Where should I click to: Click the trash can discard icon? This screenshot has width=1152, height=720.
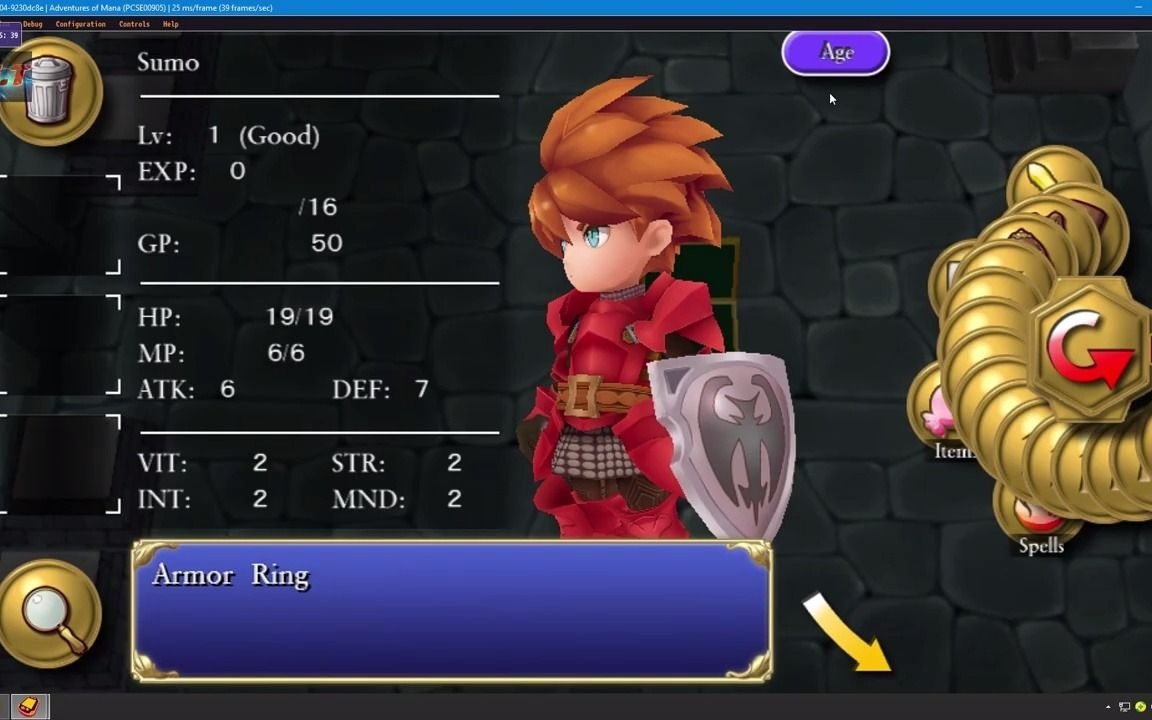(x=50, y=92)
